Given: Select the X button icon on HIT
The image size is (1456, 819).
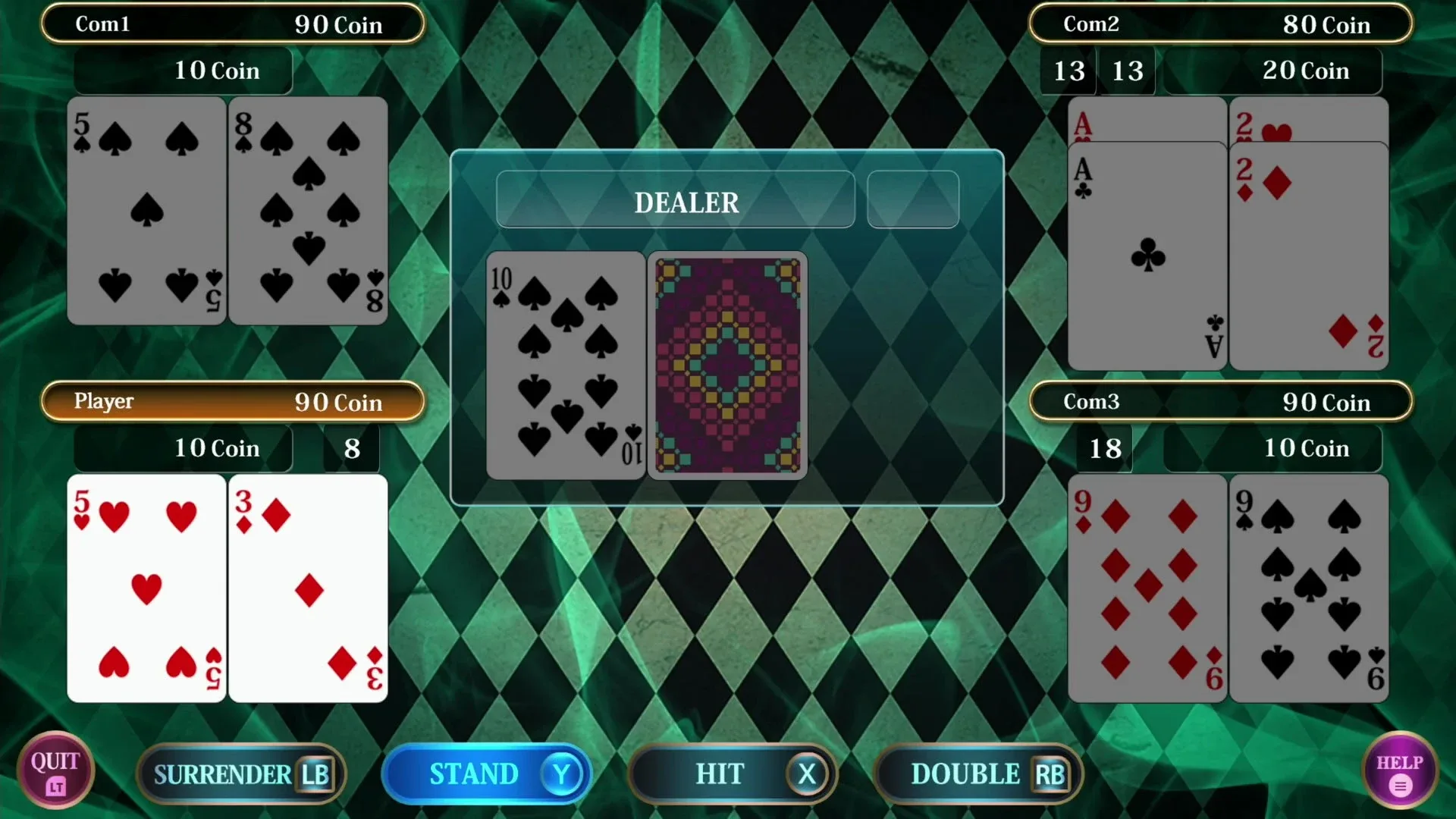Looking at the screenshot, I should coord(808,774).
